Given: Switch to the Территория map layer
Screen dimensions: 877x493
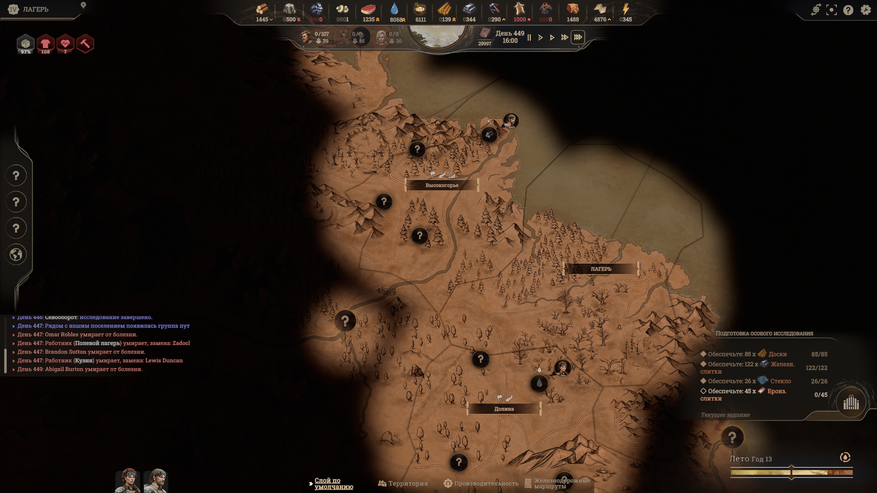Looking at the screenshot, I should [403, 484].
